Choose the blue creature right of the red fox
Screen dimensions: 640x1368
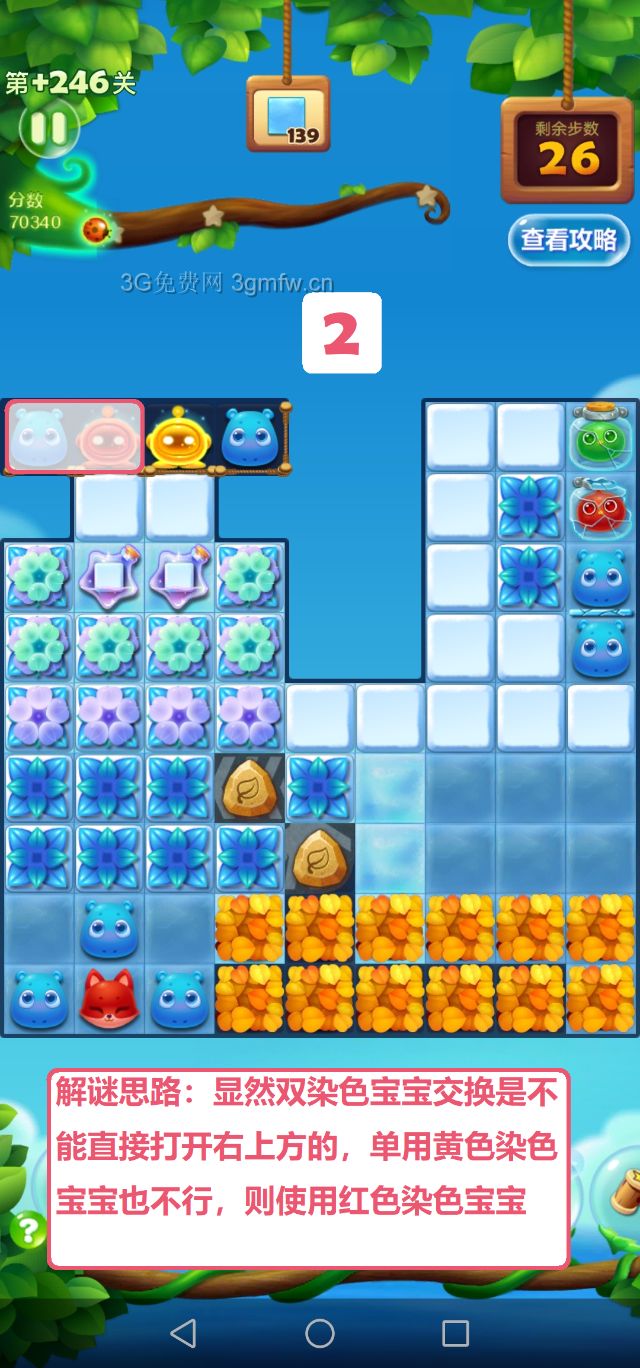(179, 999)
